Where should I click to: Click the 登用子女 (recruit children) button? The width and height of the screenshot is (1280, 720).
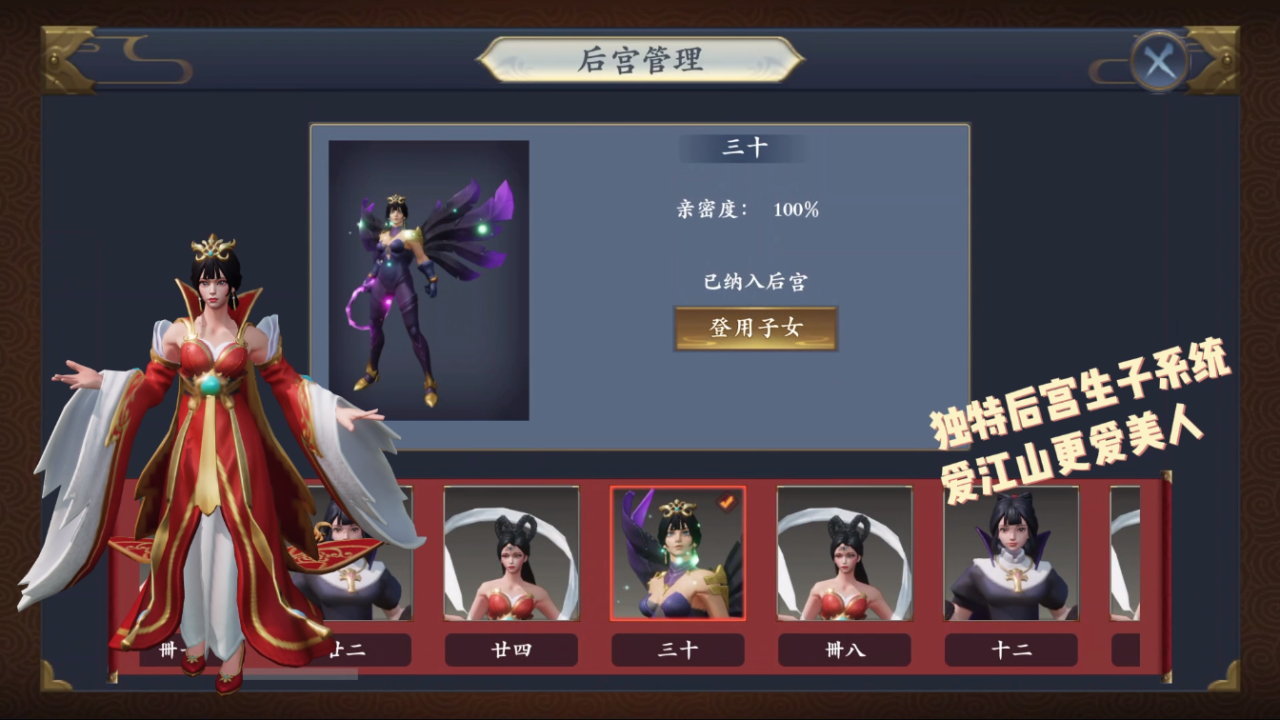coord(755,329)
